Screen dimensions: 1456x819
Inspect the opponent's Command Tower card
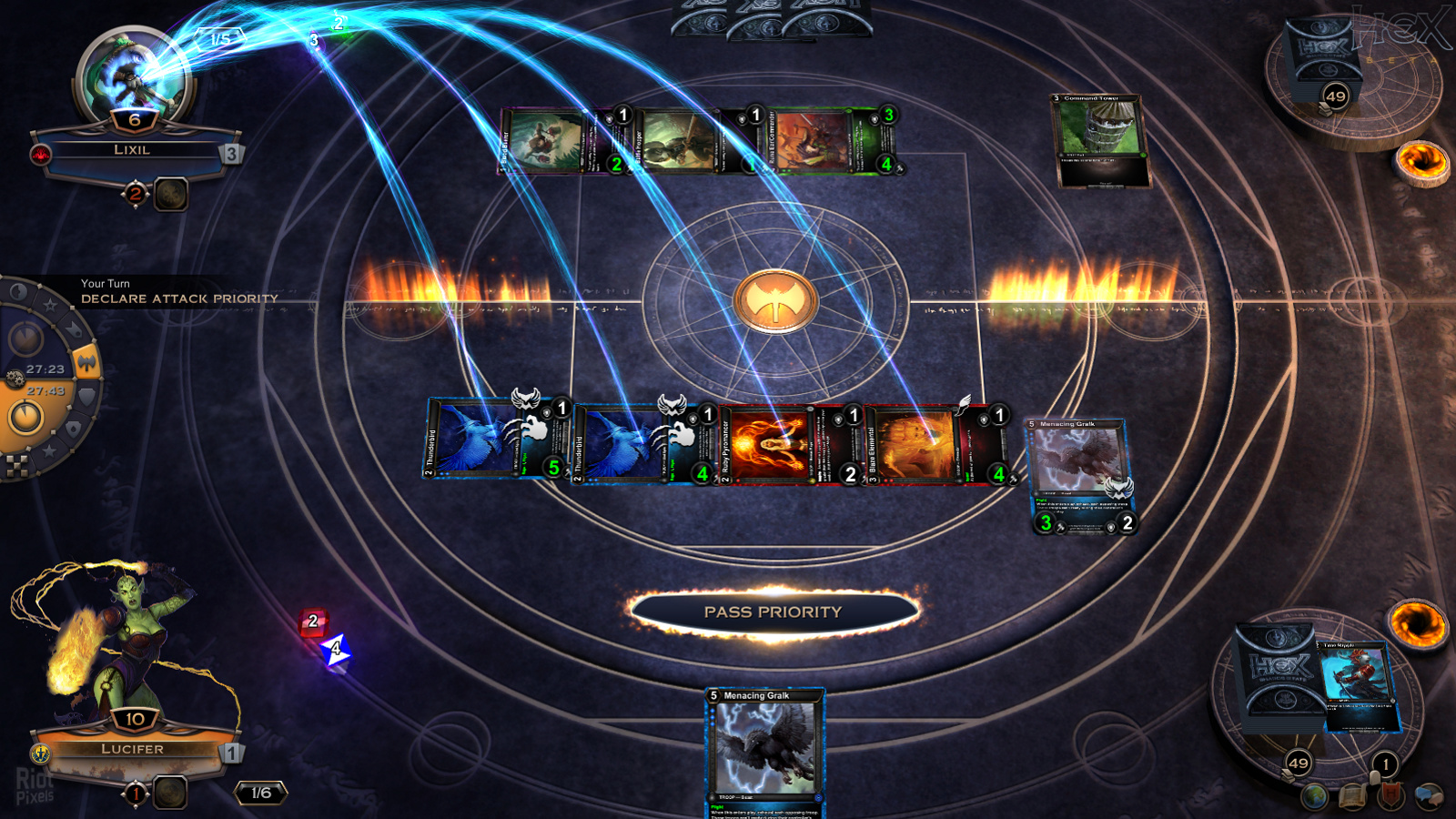click(x=1099, y=140)
